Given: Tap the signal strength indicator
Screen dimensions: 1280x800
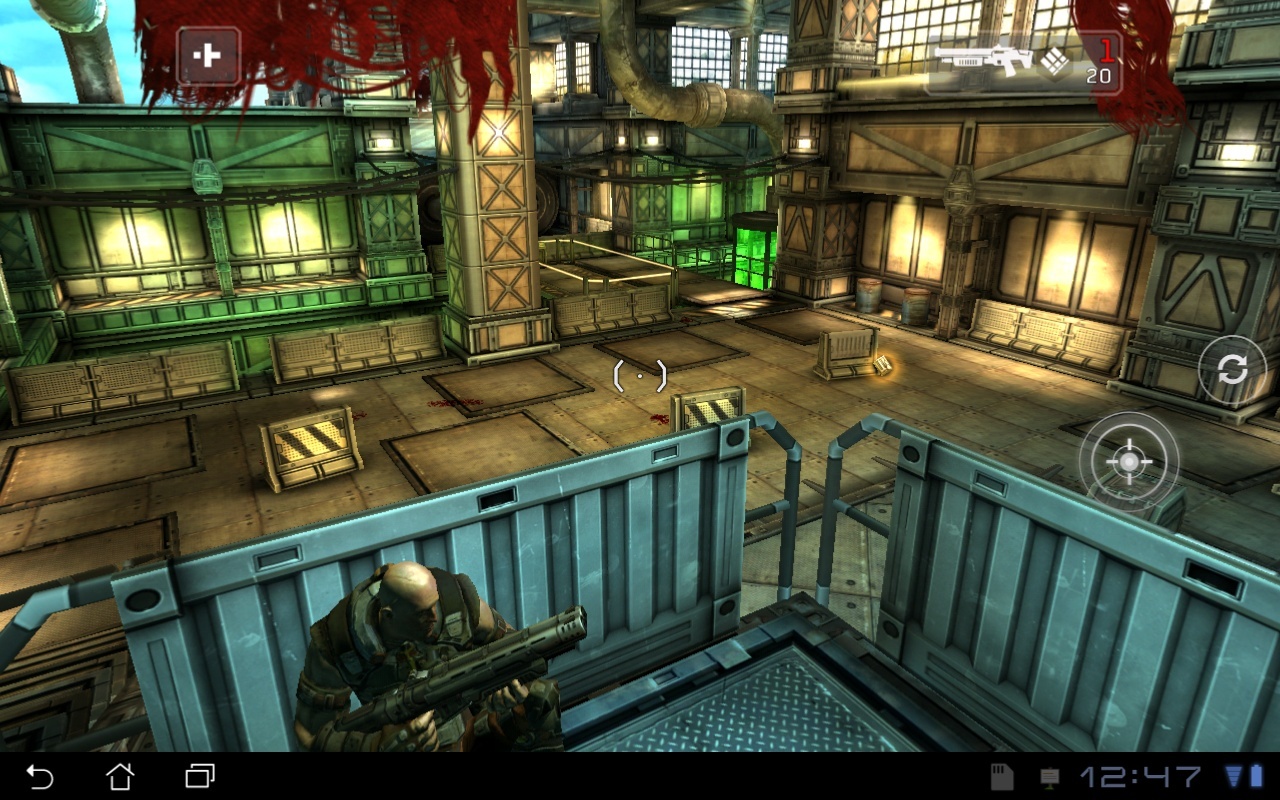Looking at the screenshot, I should [1236, 777].
